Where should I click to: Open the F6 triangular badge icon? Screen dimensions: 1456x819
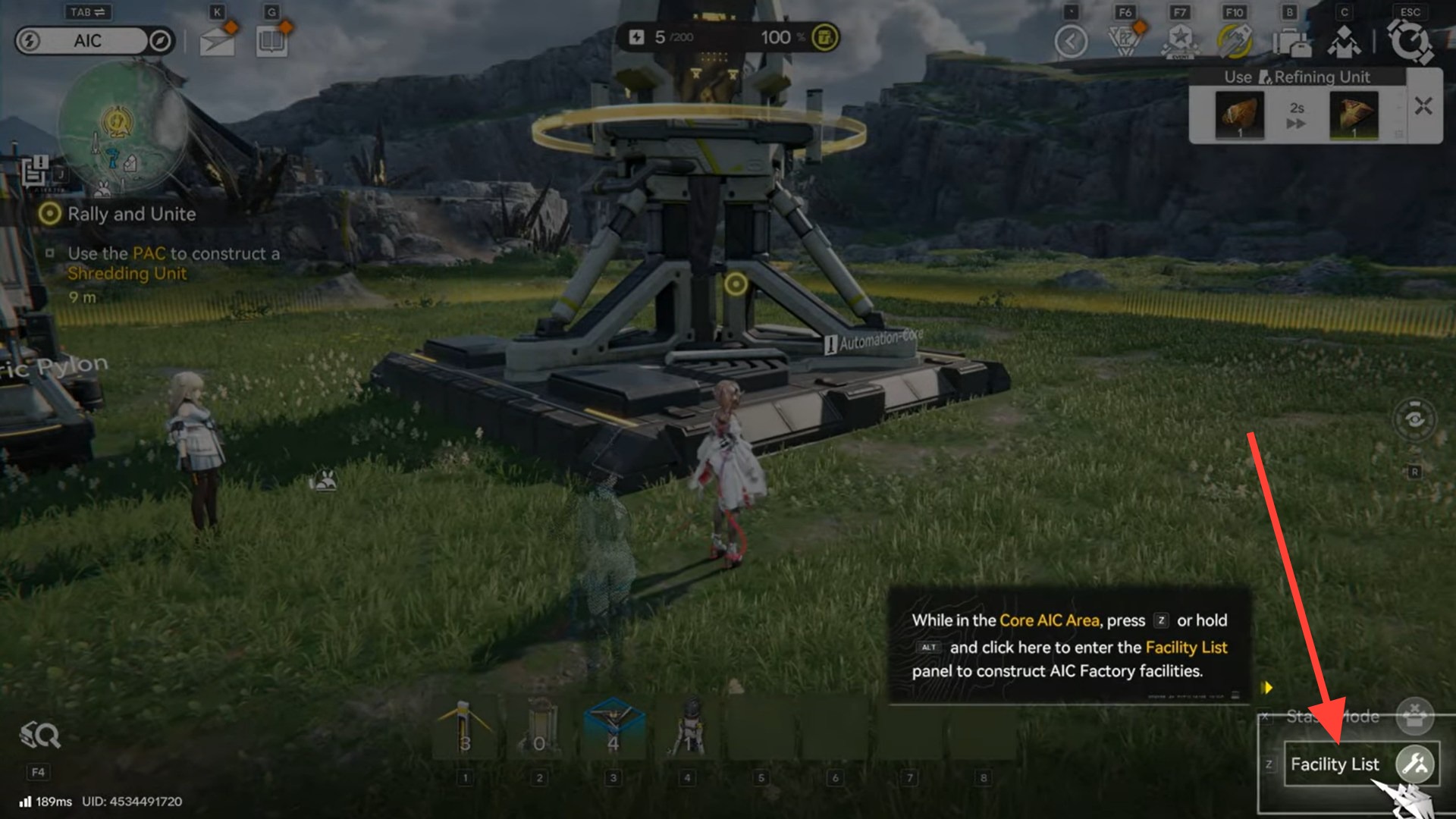1125,41
